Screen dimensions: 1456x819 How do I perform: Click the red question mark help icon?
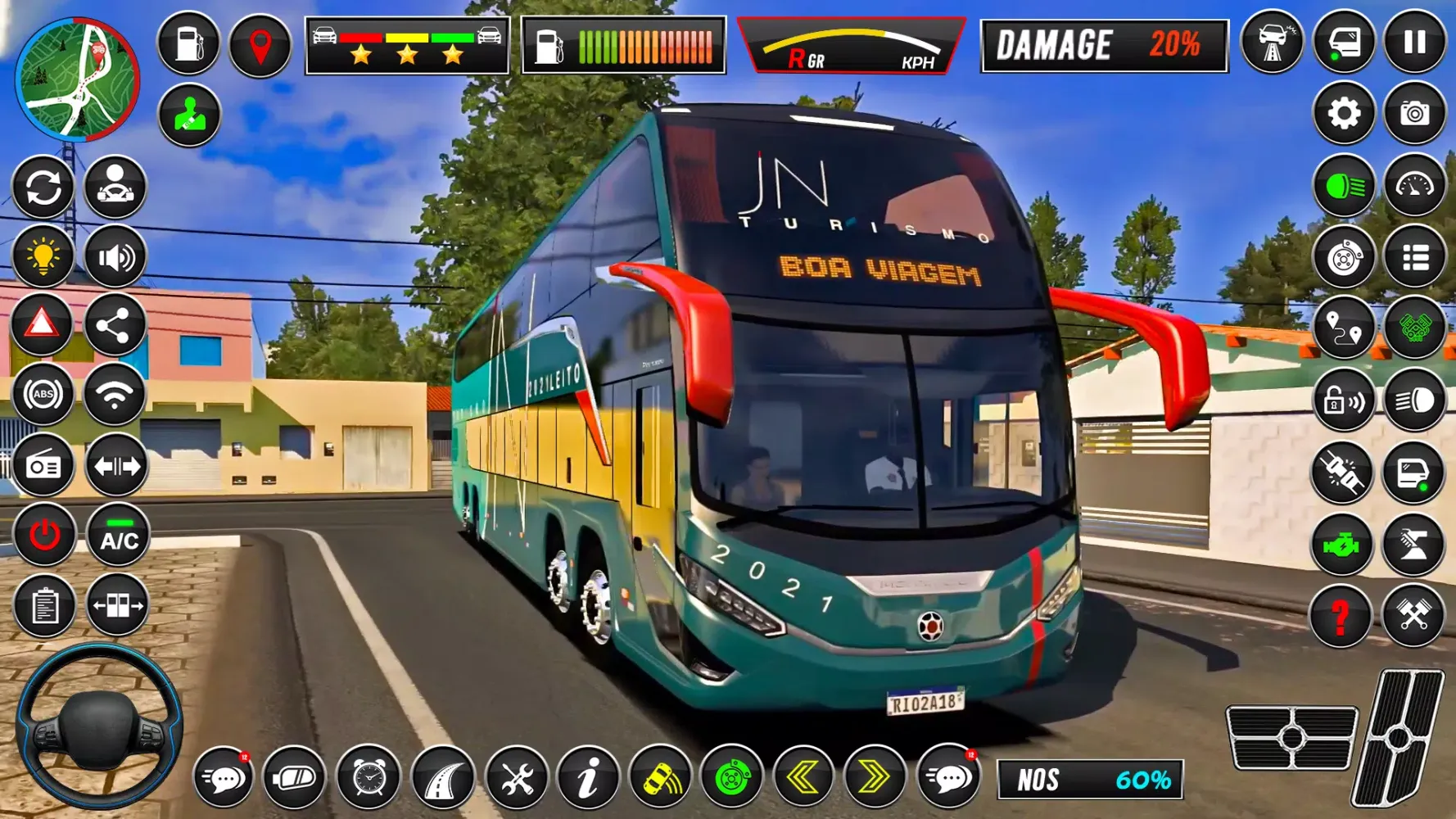coord(1341,615)
